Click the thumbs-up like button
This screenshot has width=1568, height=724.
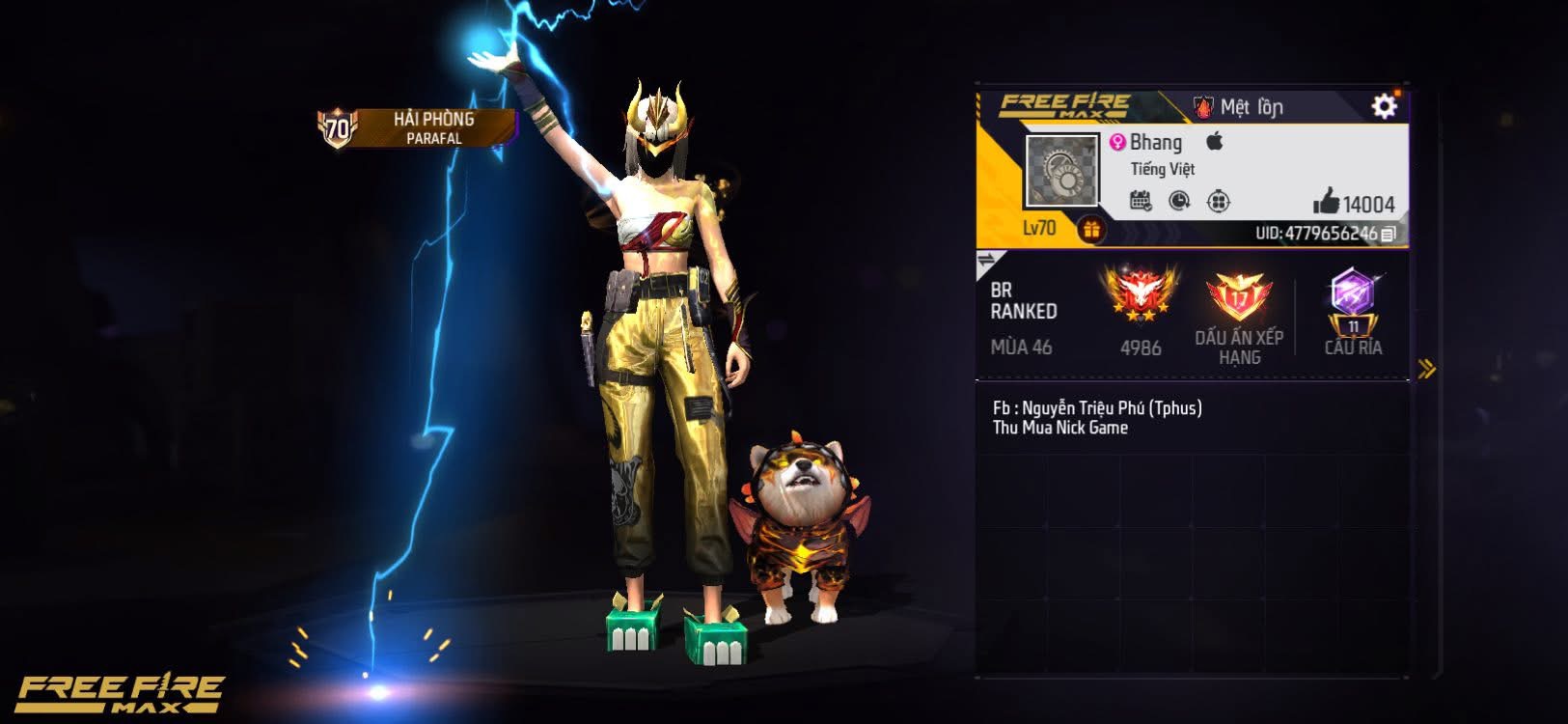click(1327, 201)
